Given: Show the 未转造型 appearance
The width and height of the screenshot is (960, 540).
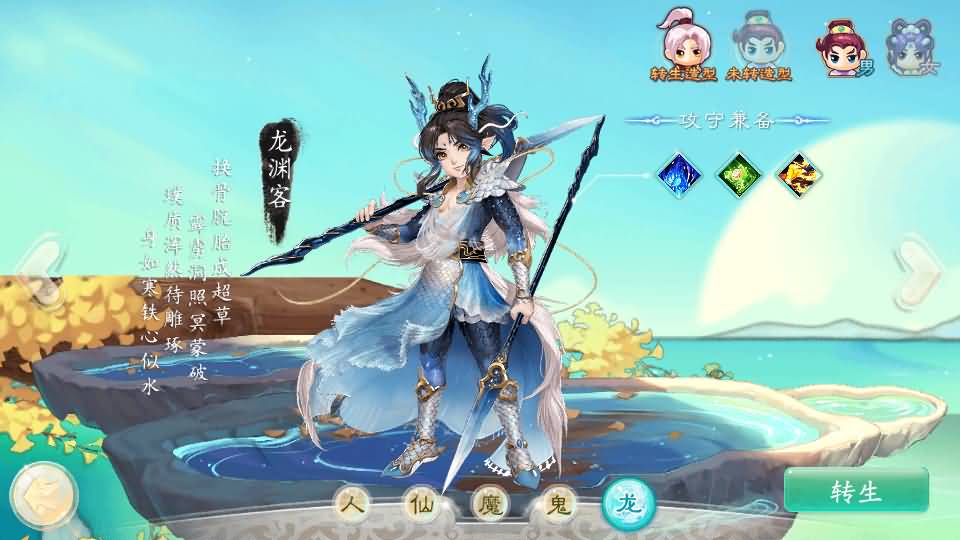Looking at the screenshot, I should pyautogui.click(x=758, y=47).
